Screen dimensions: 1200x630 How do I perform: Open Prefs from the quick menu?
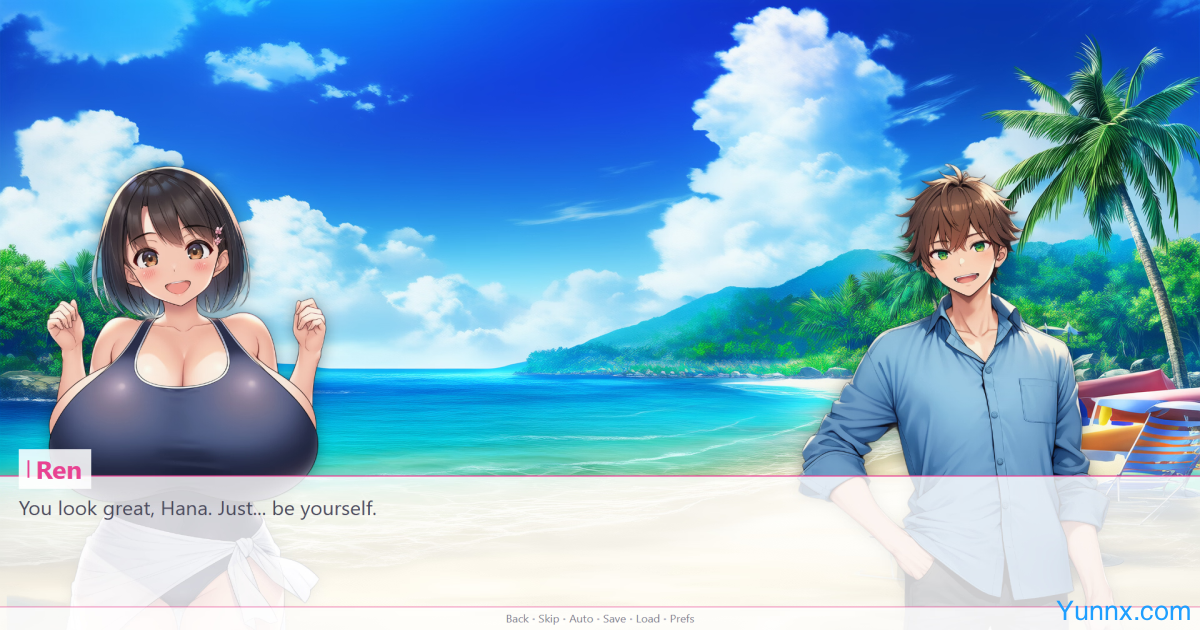682,619
